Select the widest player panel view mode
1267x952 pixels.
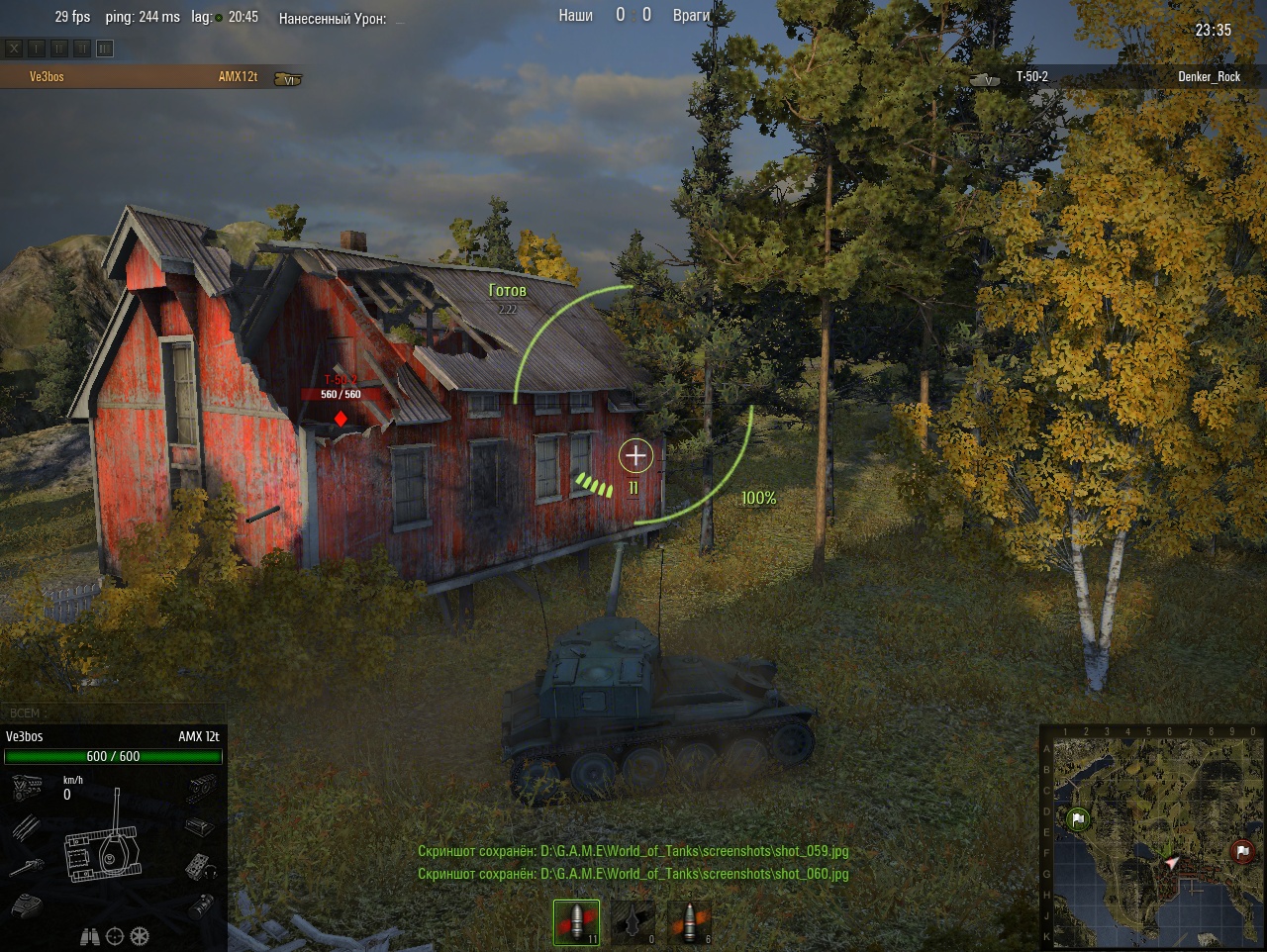105,48
